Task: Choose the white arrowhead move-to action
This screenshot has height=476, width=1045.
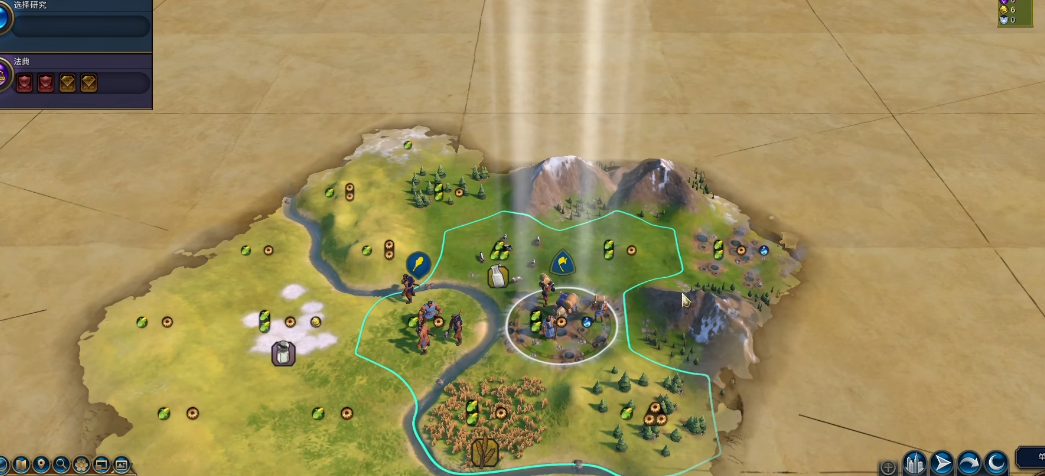Action: coord(942,463)
